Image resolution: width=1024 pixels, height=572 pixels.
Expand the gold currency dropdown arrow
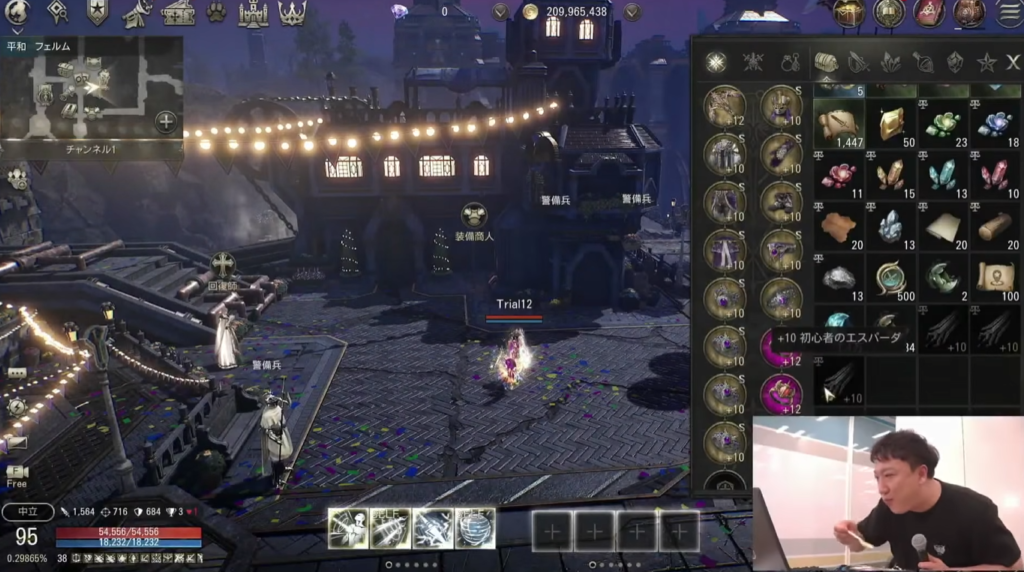[x=632, y=12]
